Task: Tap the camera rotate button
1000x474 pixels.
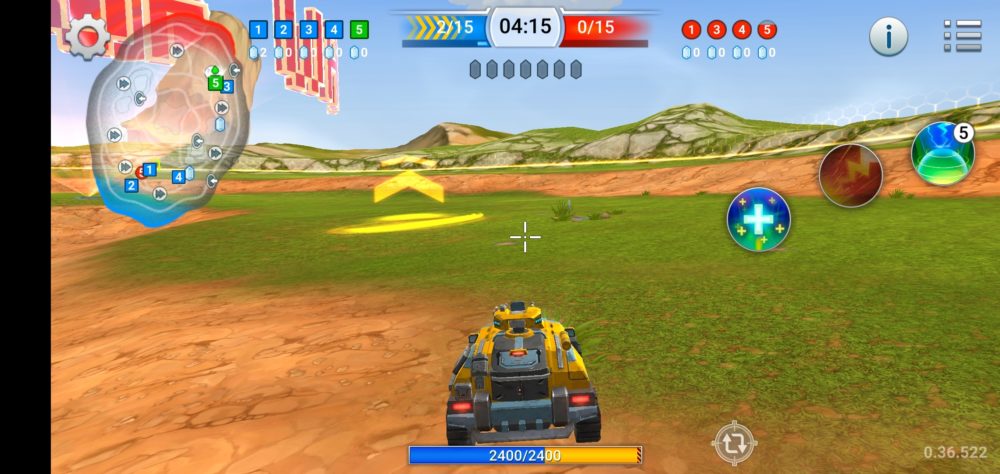Action: click(x=734, y=442)
